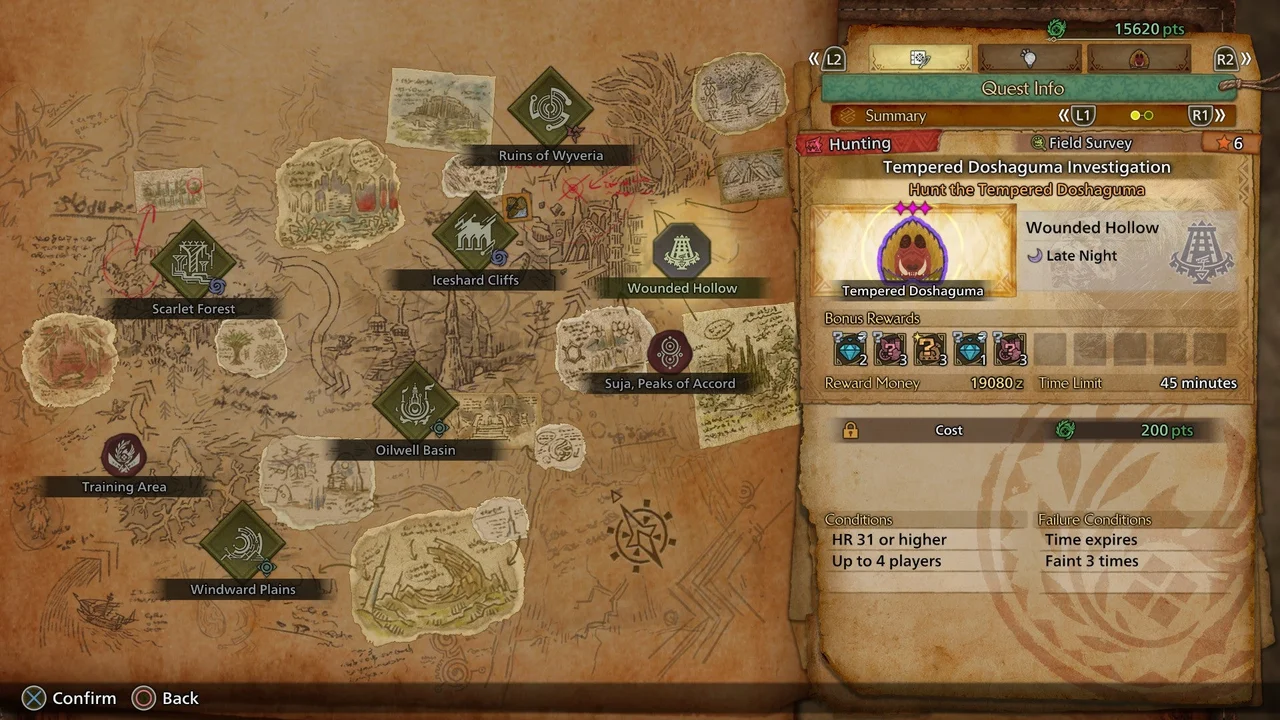
Task: Go back using the Back label
Action: coord(180,698)
